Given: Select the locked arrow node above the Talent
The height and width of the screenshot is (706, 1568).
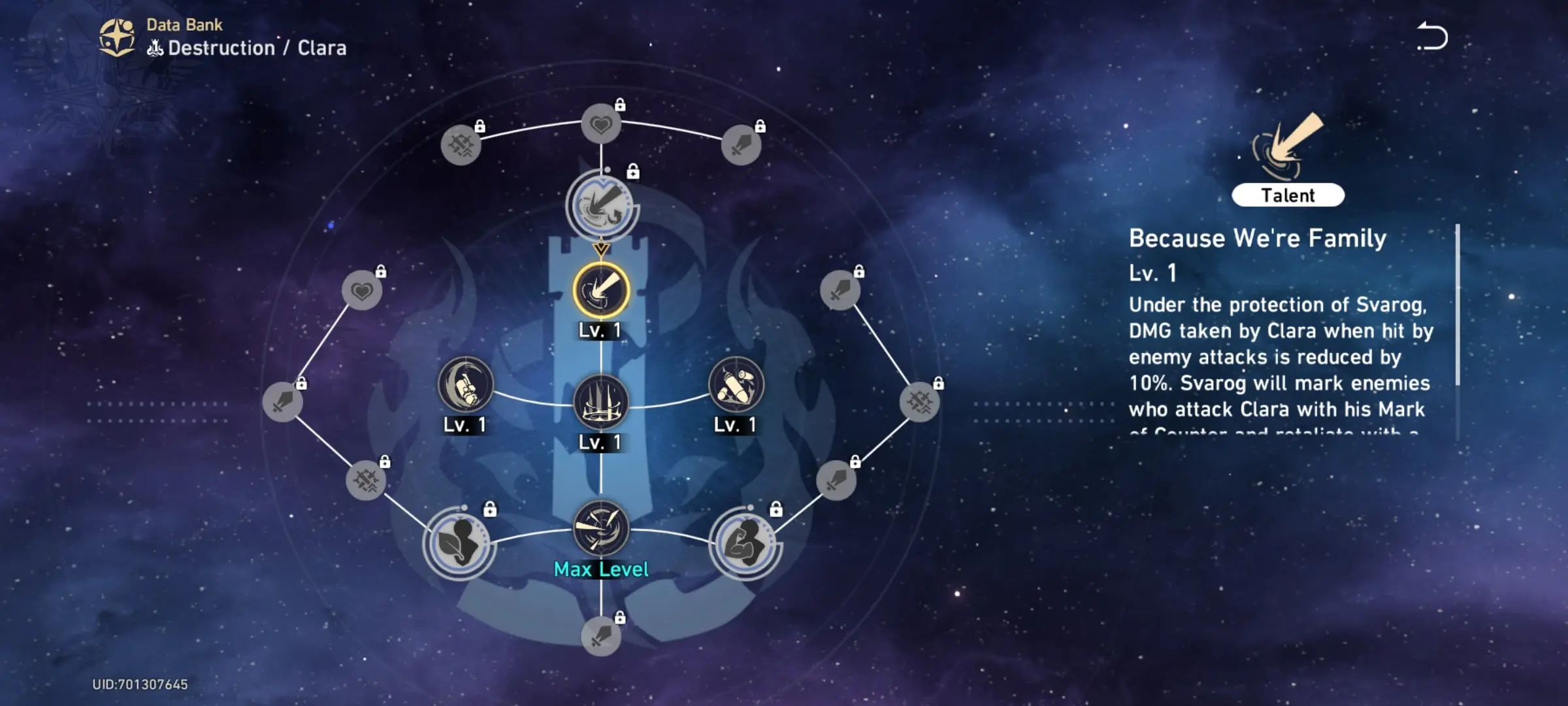Looking at the screenshot, I should pyautogui.click(x=601, y=207).
